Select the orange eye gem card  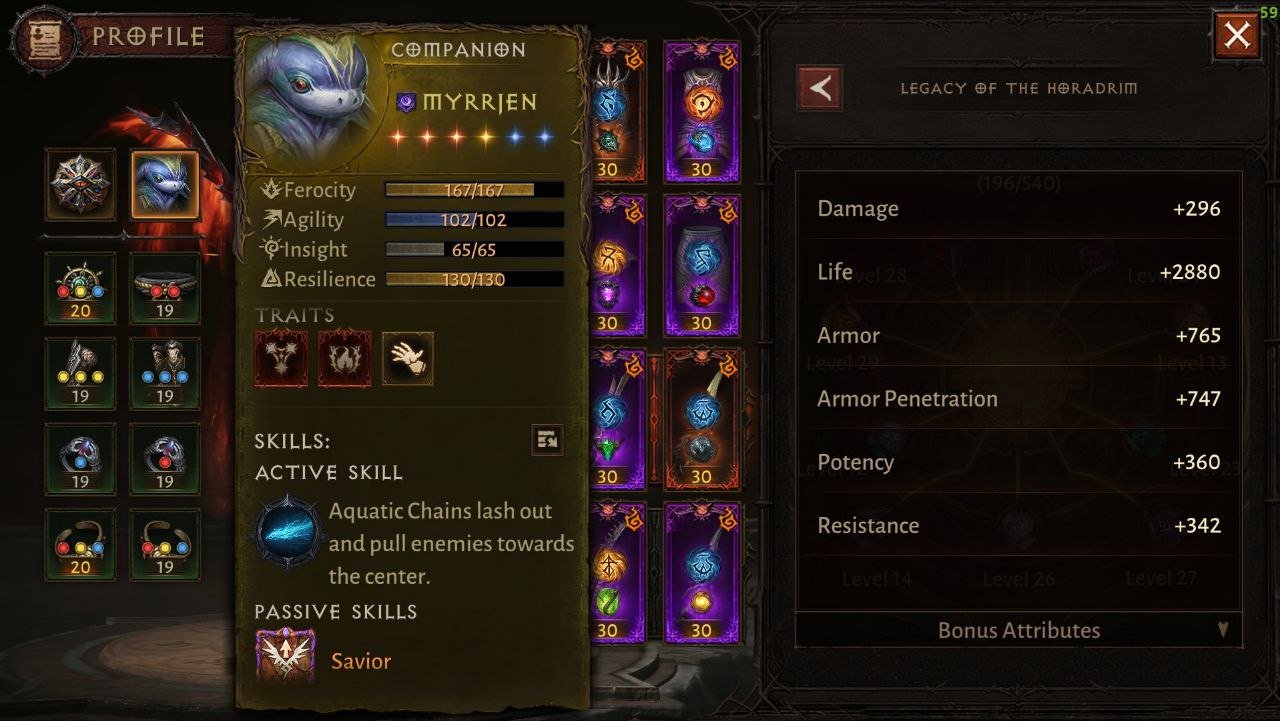point(701,112)
